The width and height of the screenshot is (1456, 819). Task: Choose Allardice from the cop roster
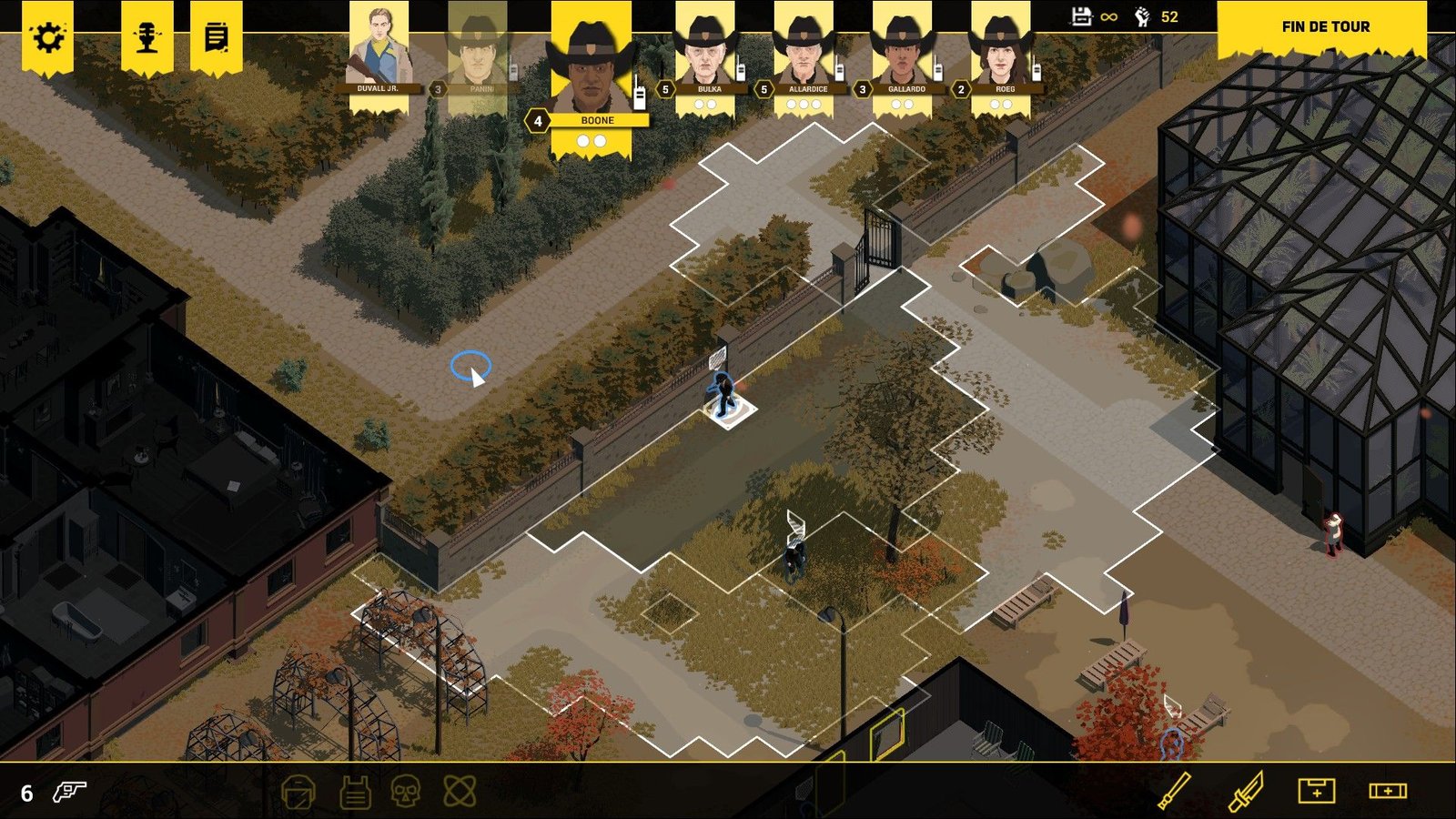click(x=804, y=55)
